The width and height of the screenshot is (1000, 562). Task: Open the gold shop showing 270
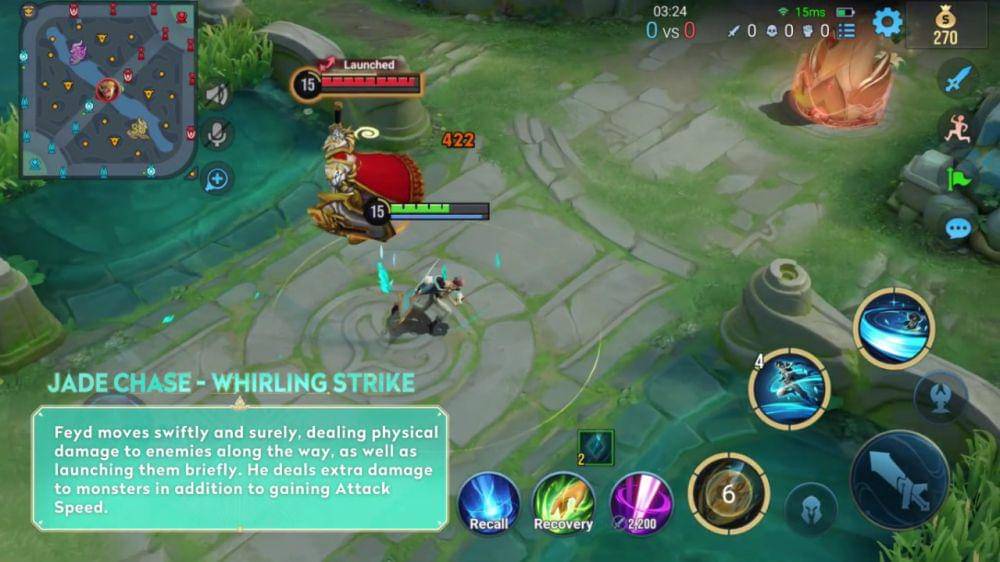[945, 25]
